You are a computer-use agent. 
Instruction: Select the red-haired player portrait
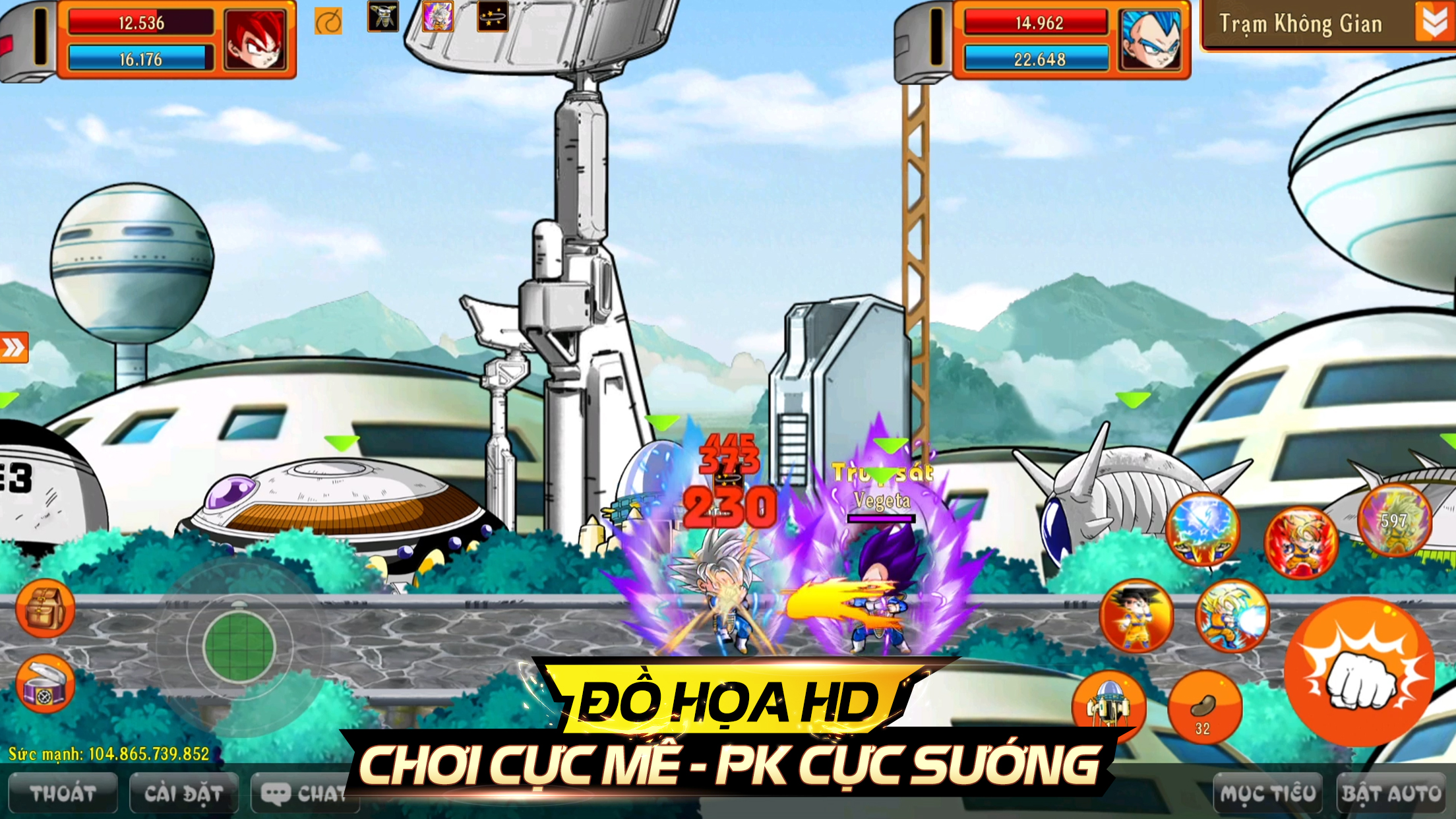(255, 40)
